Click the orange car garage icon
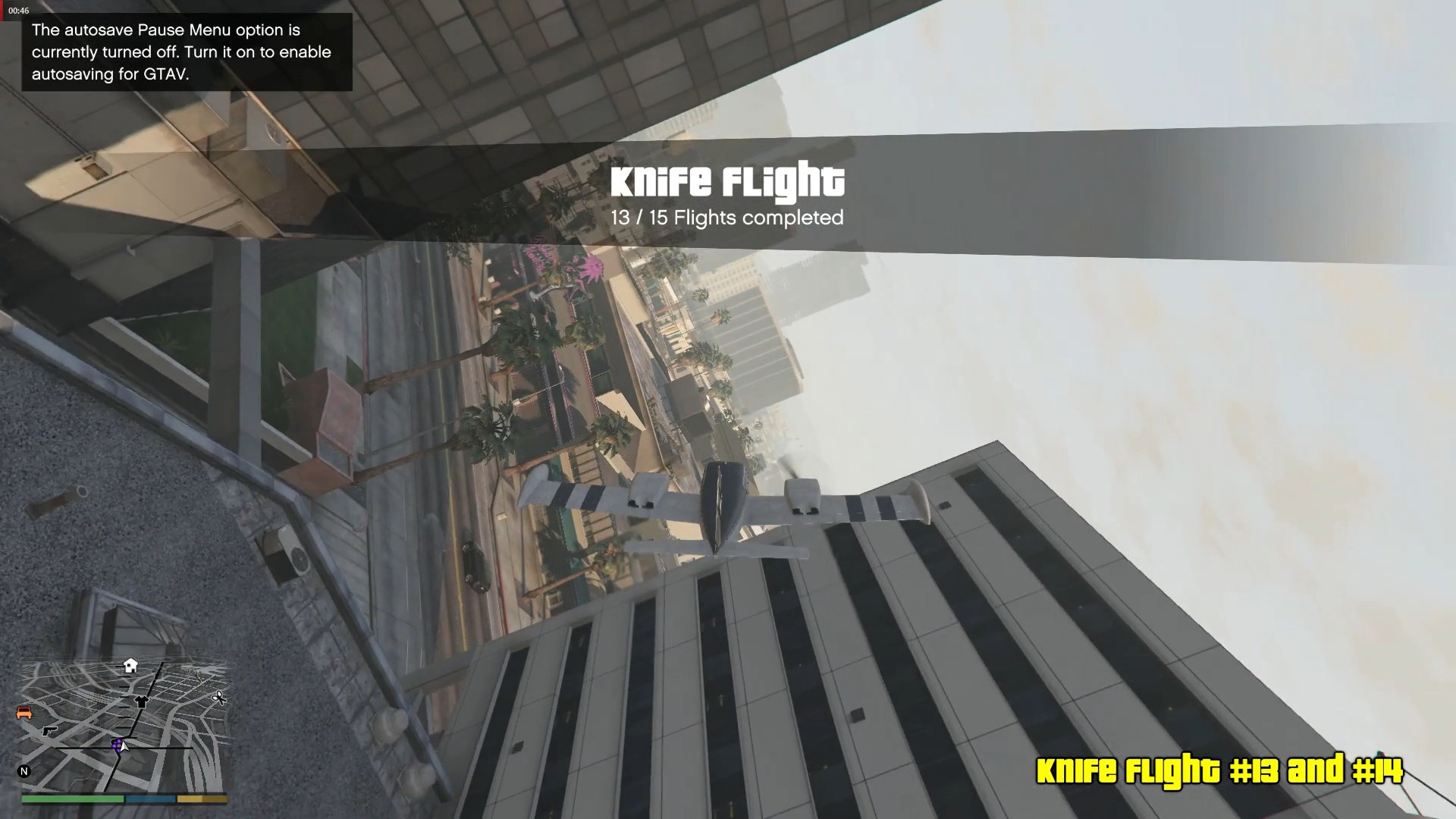 pyautogui.click(x=25, y=714)
